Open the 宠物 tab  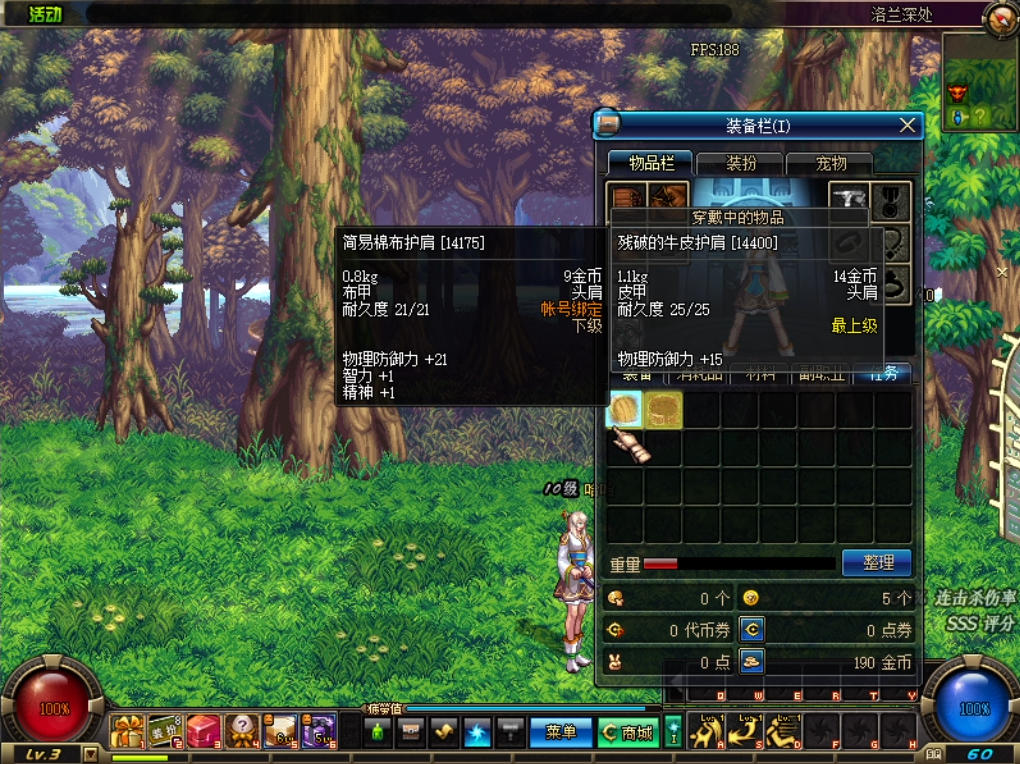pos(830,163)
